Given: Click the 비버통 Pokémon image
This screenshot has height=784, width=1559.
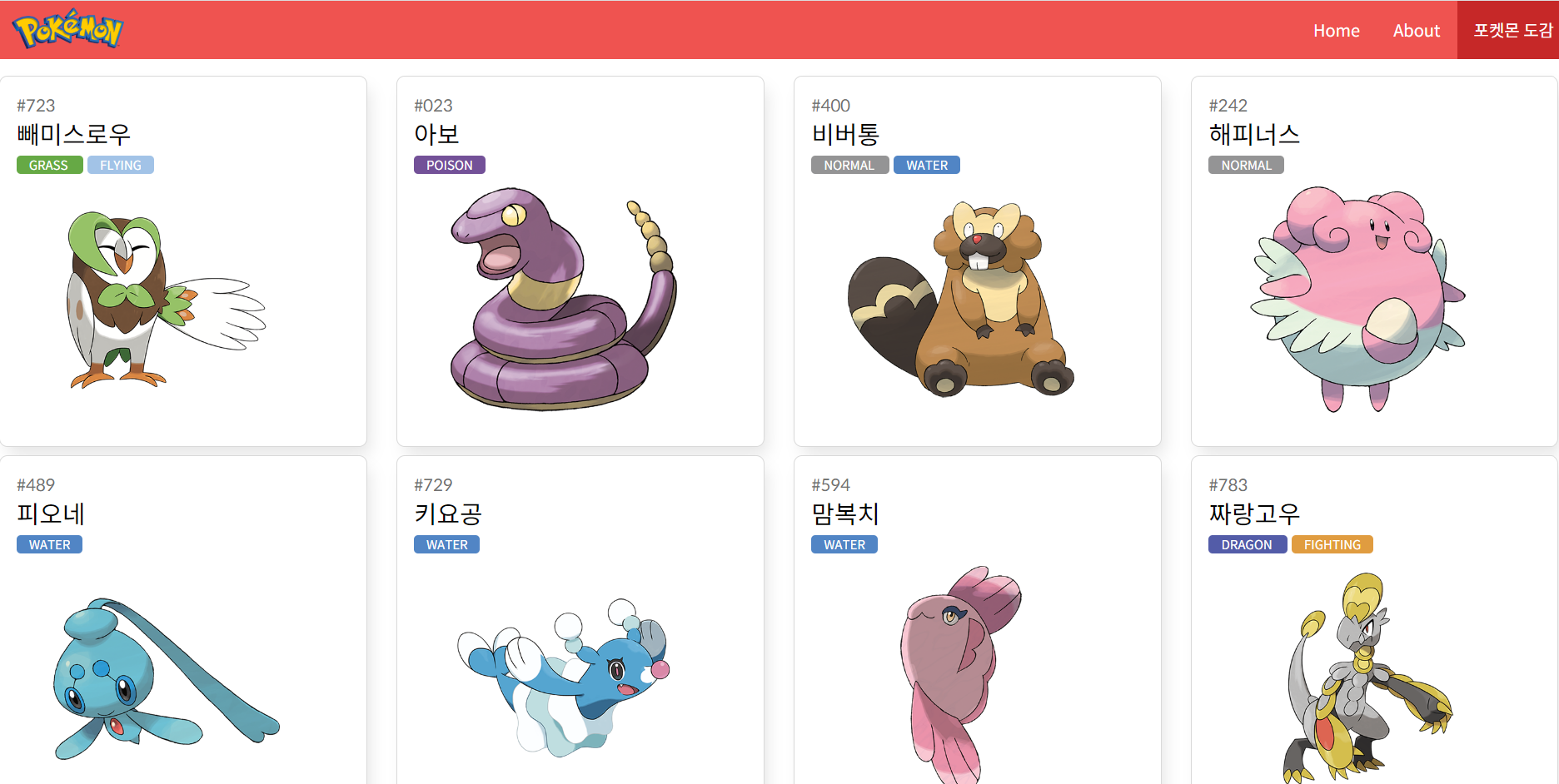Looking at the screenshot, I should (x=958, y=300).
